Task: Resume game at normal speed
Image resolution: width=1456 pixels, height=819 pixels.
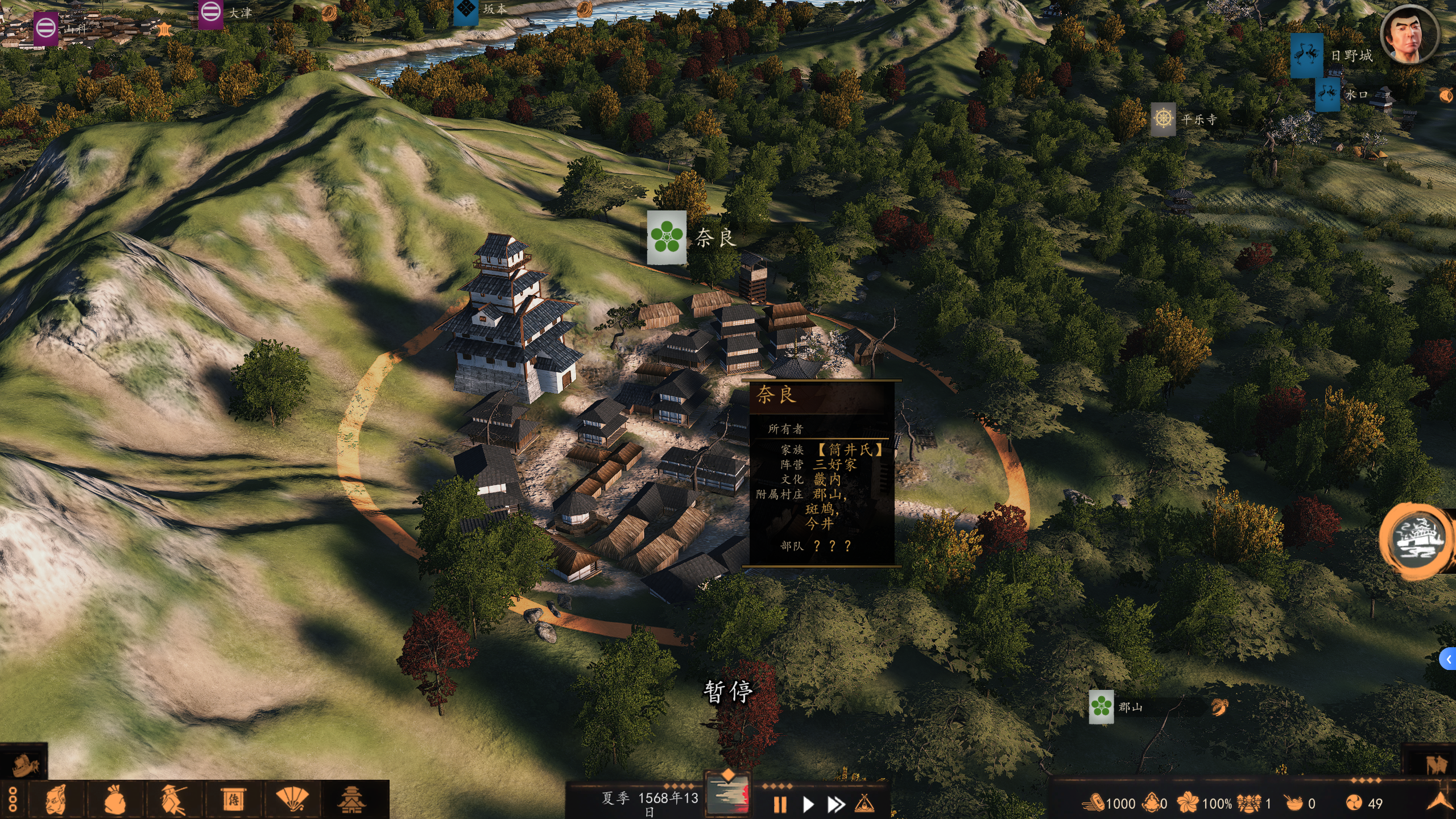Action: click(808, 804)
